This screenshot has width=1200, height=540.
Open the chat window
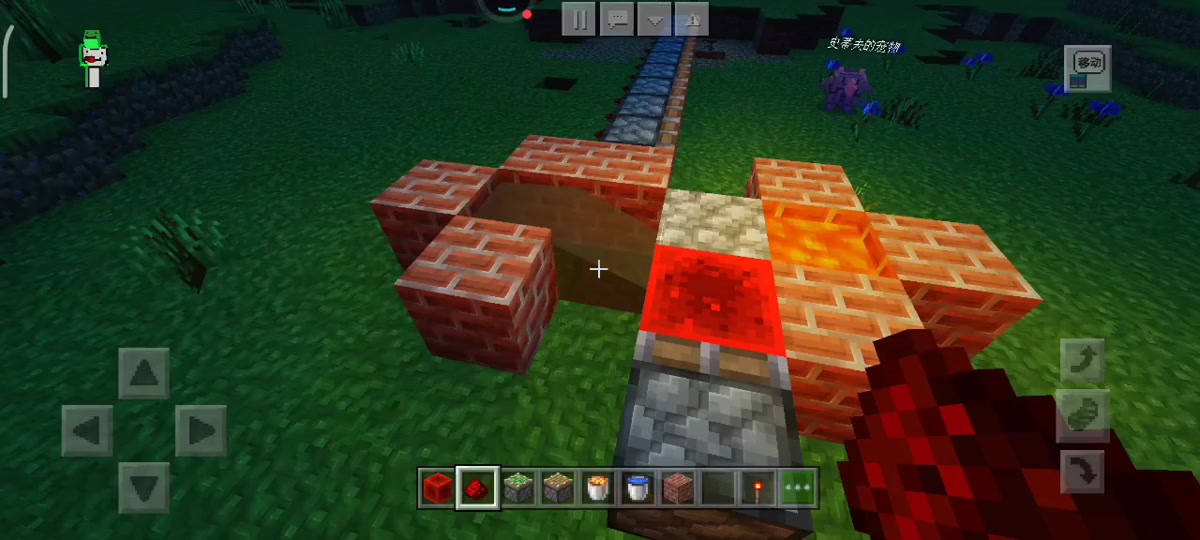tap(617, 19)
